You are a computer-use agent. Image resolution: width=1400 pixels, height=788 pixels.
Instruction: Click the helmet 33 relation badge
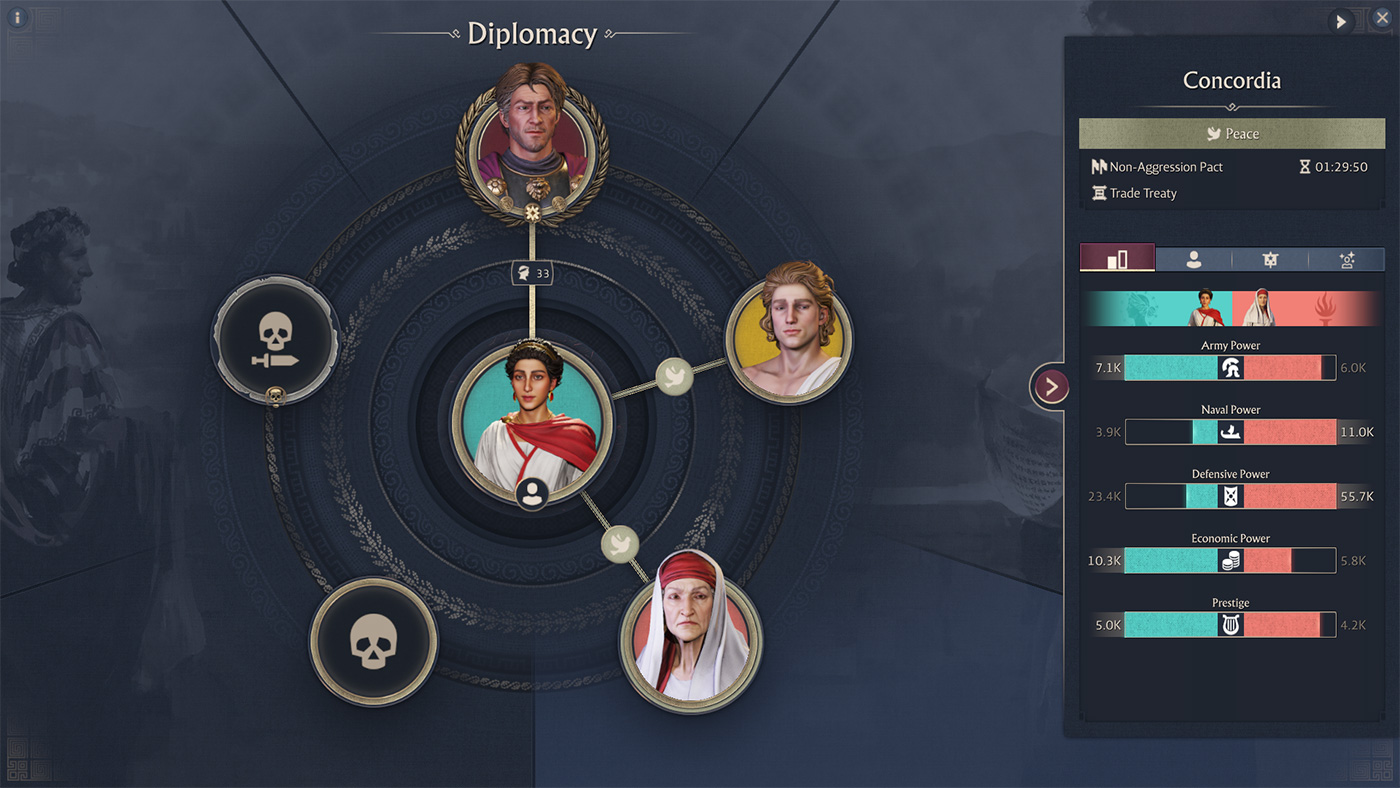click(x=532, y=273)
